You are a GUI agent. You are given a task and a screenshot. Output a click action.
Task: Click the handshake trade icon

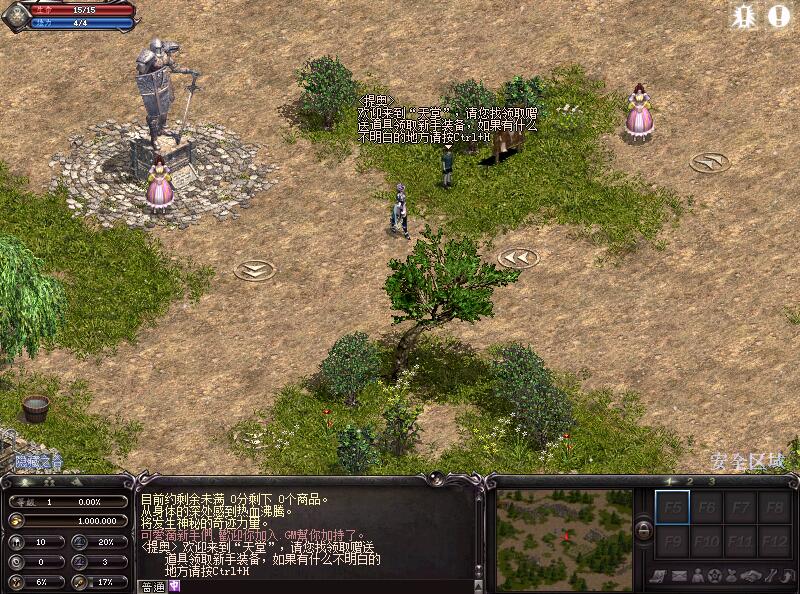(x=750, y=575)
